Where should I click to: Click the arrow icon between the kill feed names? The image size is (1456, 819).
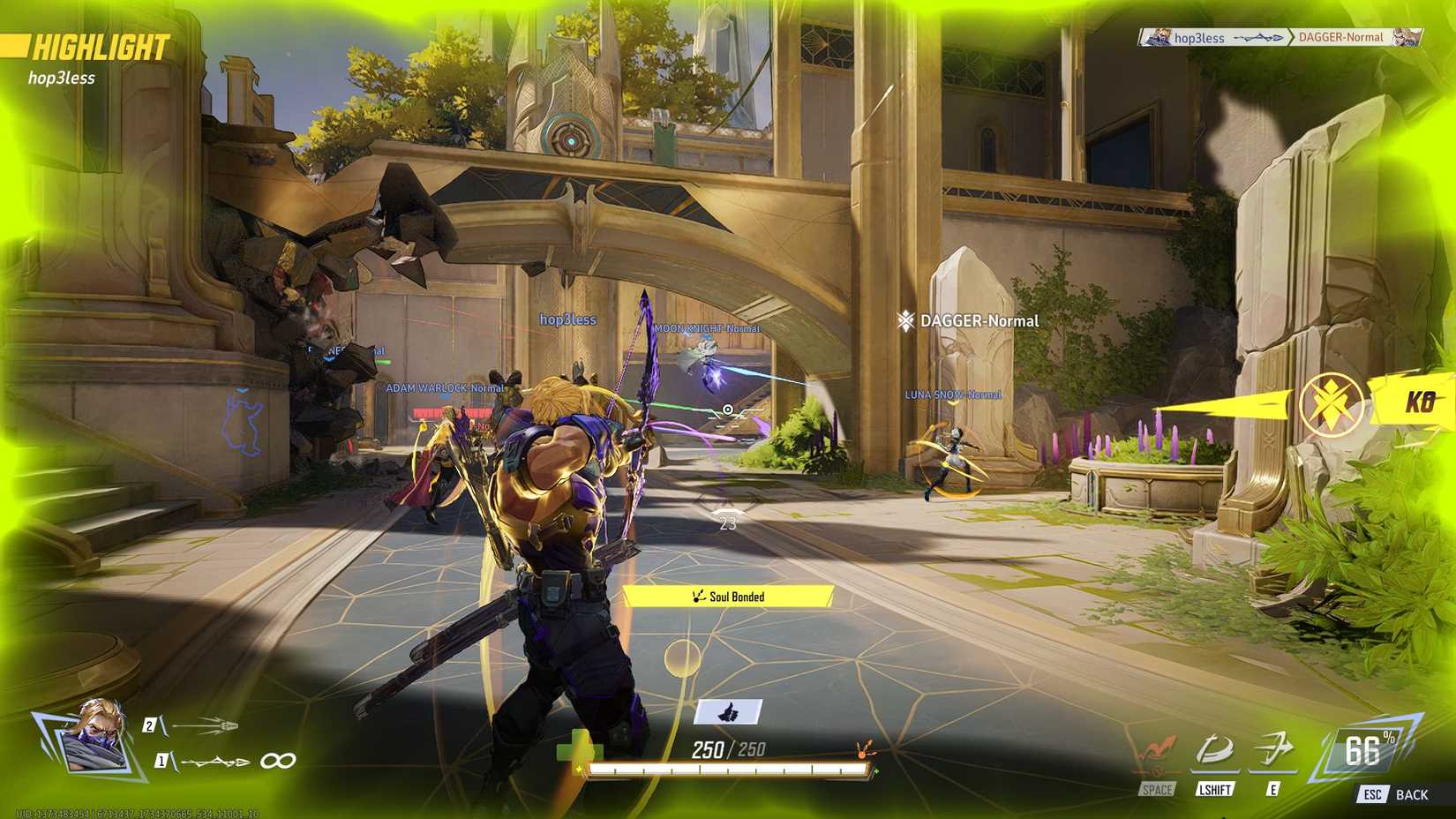(1257, 37)
